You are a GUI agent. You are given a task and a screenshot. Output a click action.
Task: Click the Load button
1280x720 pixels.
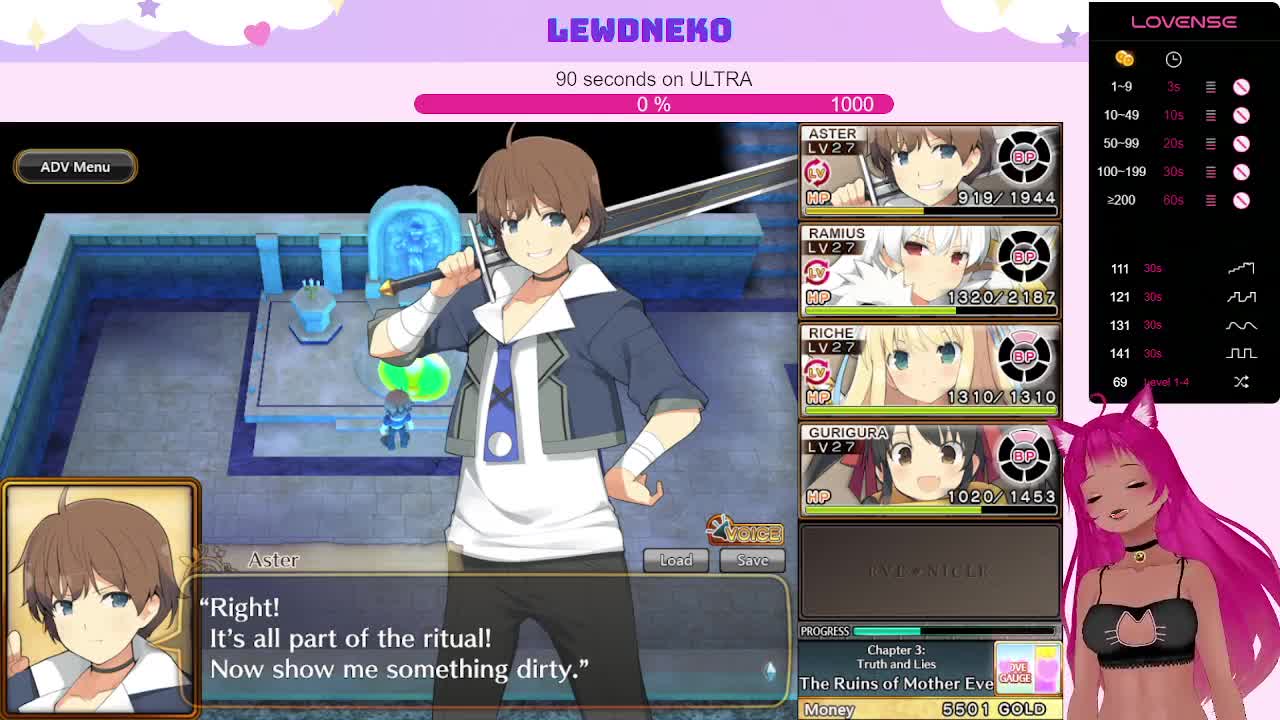[x=675, y=560]
